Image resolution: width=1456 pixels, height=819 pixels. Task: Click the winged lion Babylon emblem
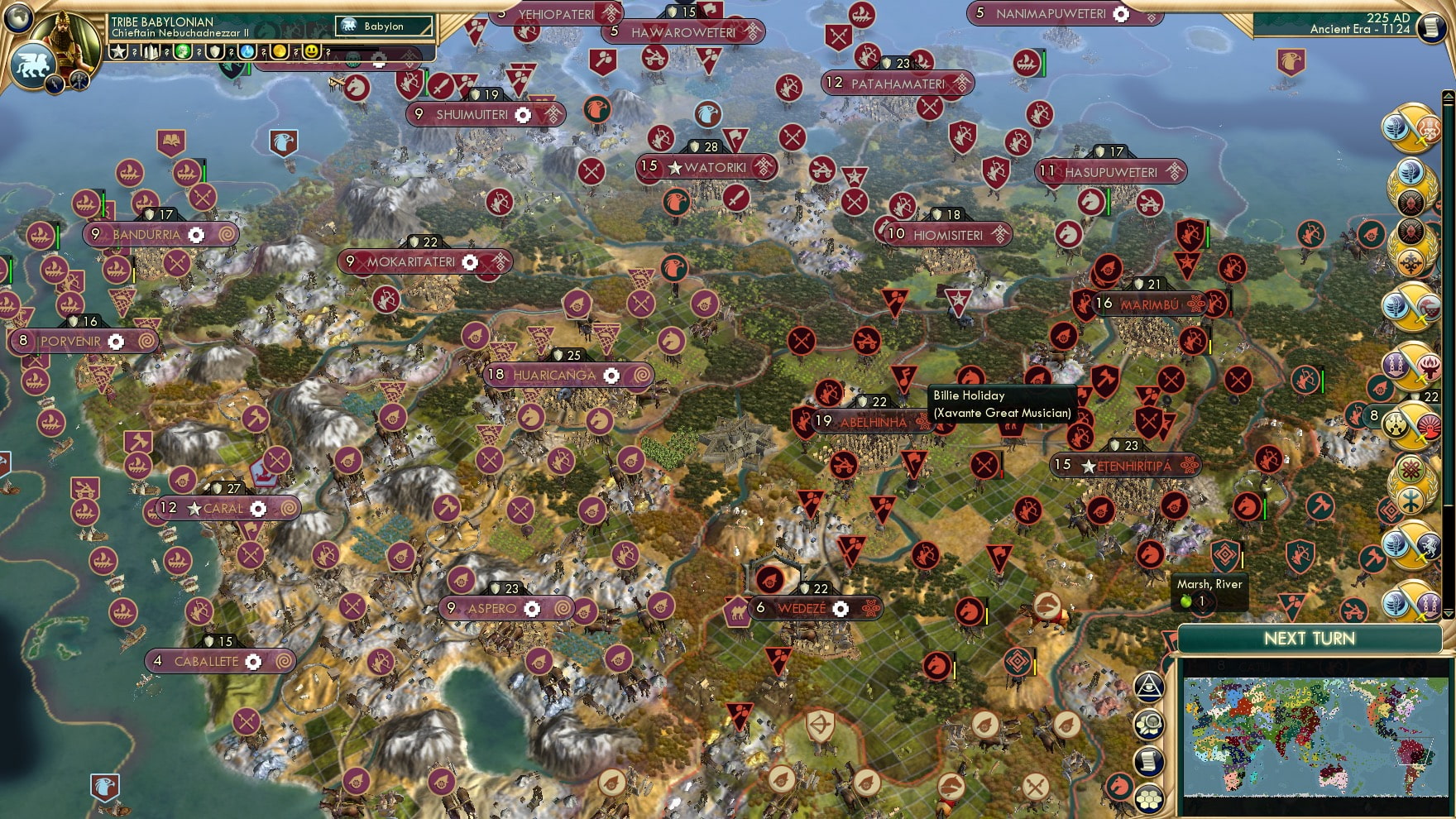click(x=31, y=63)
